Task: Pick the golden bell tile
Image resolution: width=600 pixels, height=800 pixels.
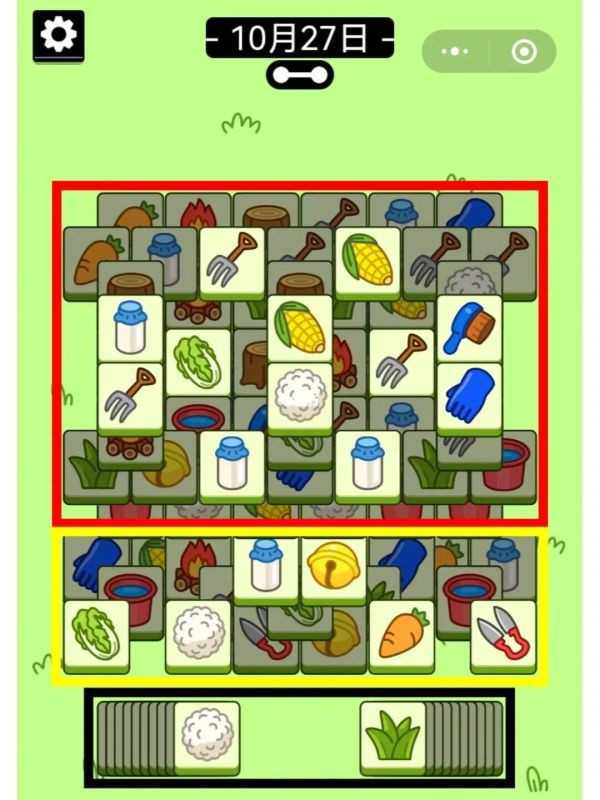Action: pyautogui.click(x=334, y=568)
